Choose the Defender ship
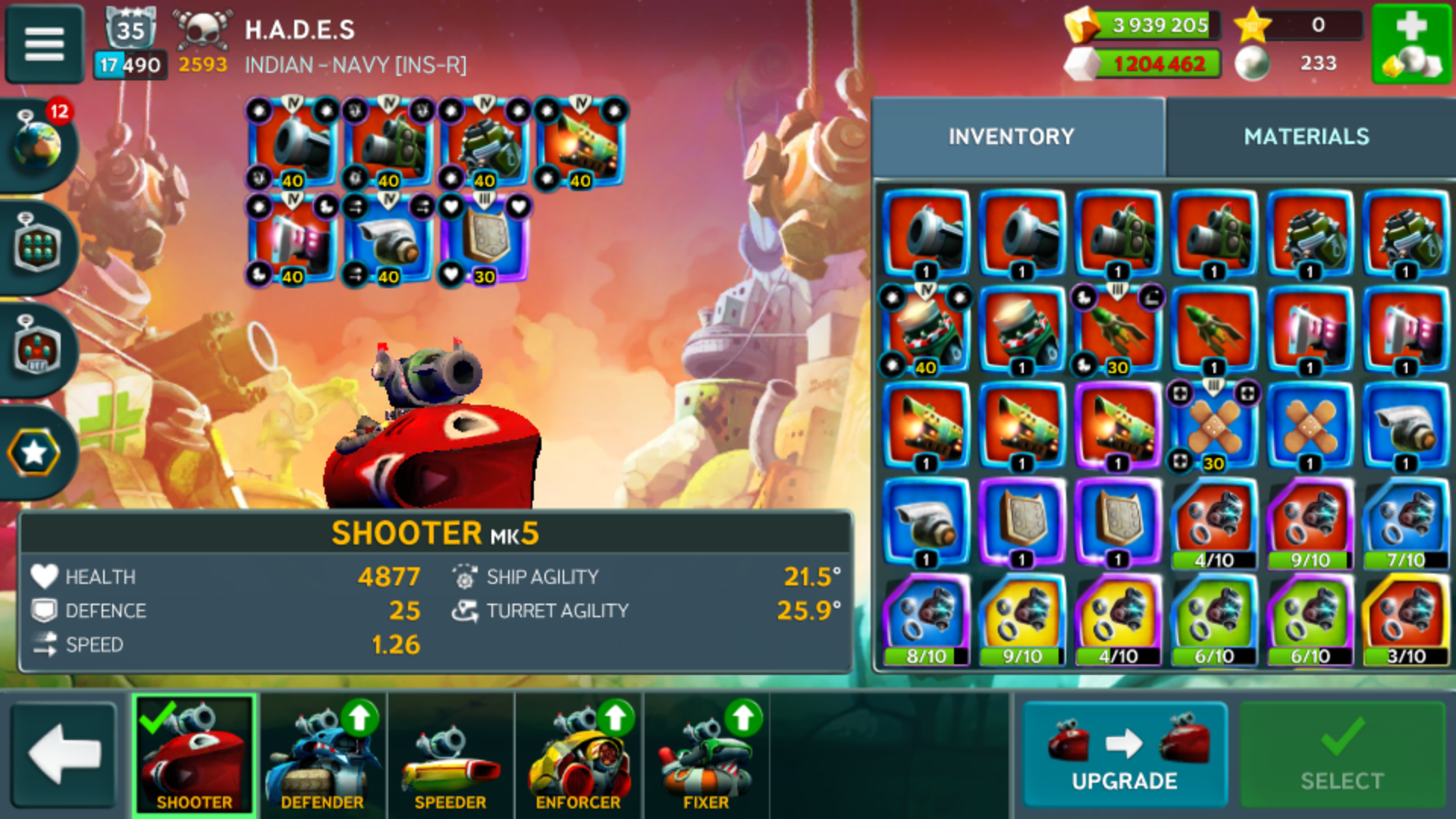1456x819 pixels. [x=322, y=755]
